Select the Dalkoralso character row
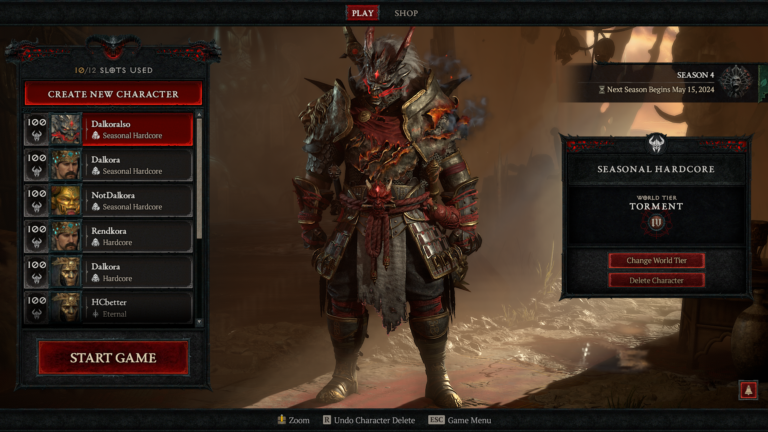 109,129
